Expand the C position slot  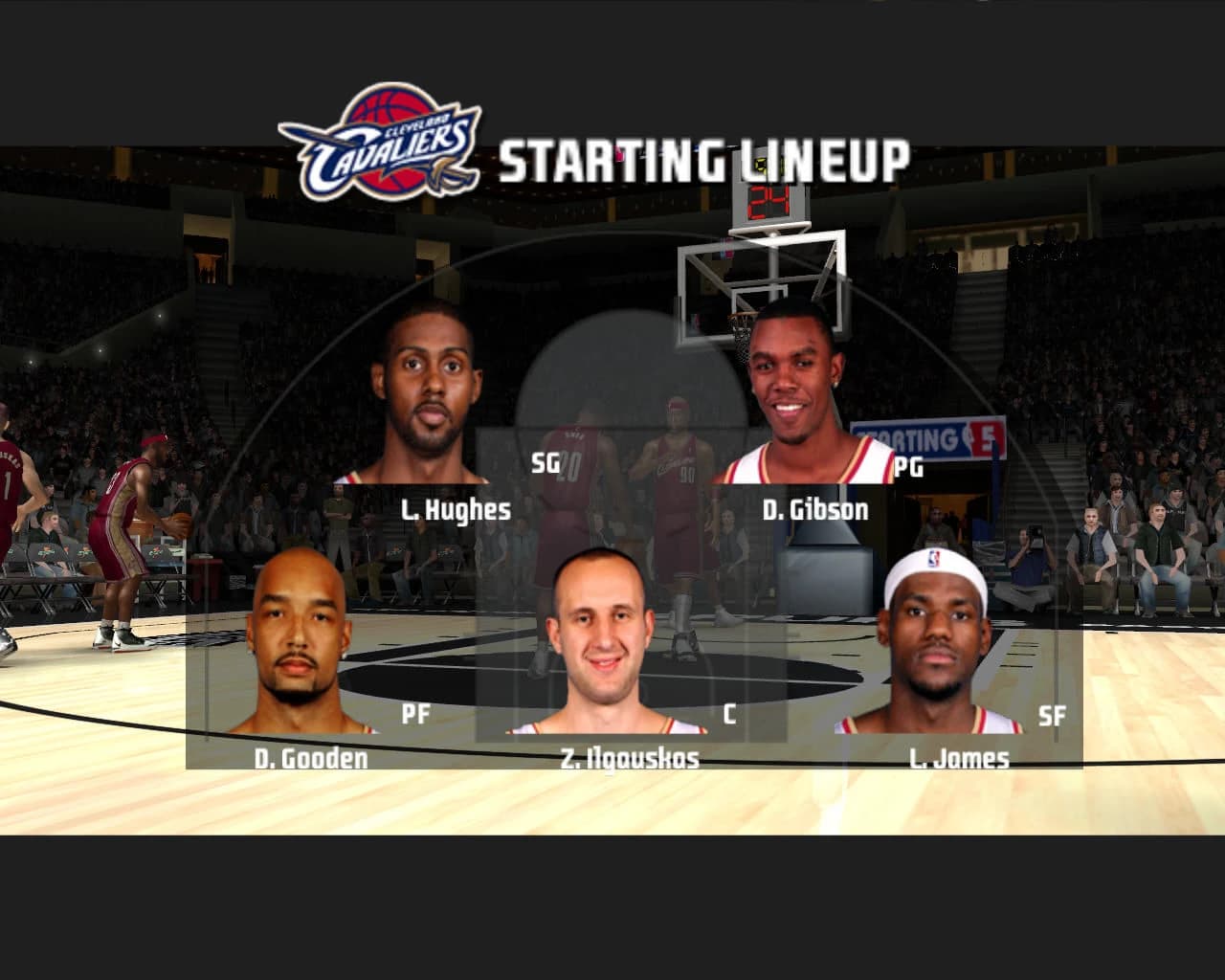point(732,712)
